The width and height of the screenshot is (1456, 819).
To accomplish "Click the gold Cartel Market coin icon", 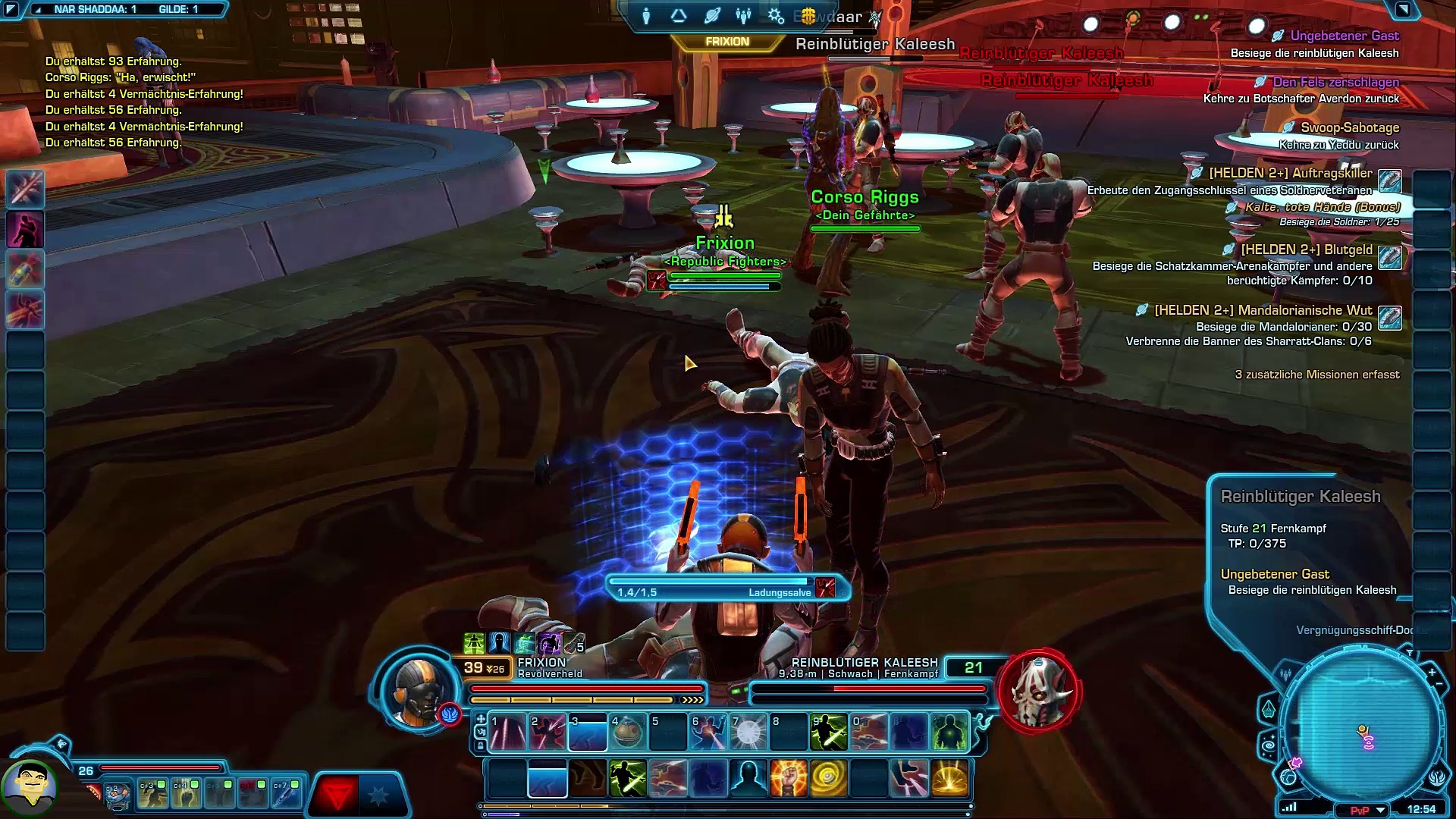I will (808, 15).
